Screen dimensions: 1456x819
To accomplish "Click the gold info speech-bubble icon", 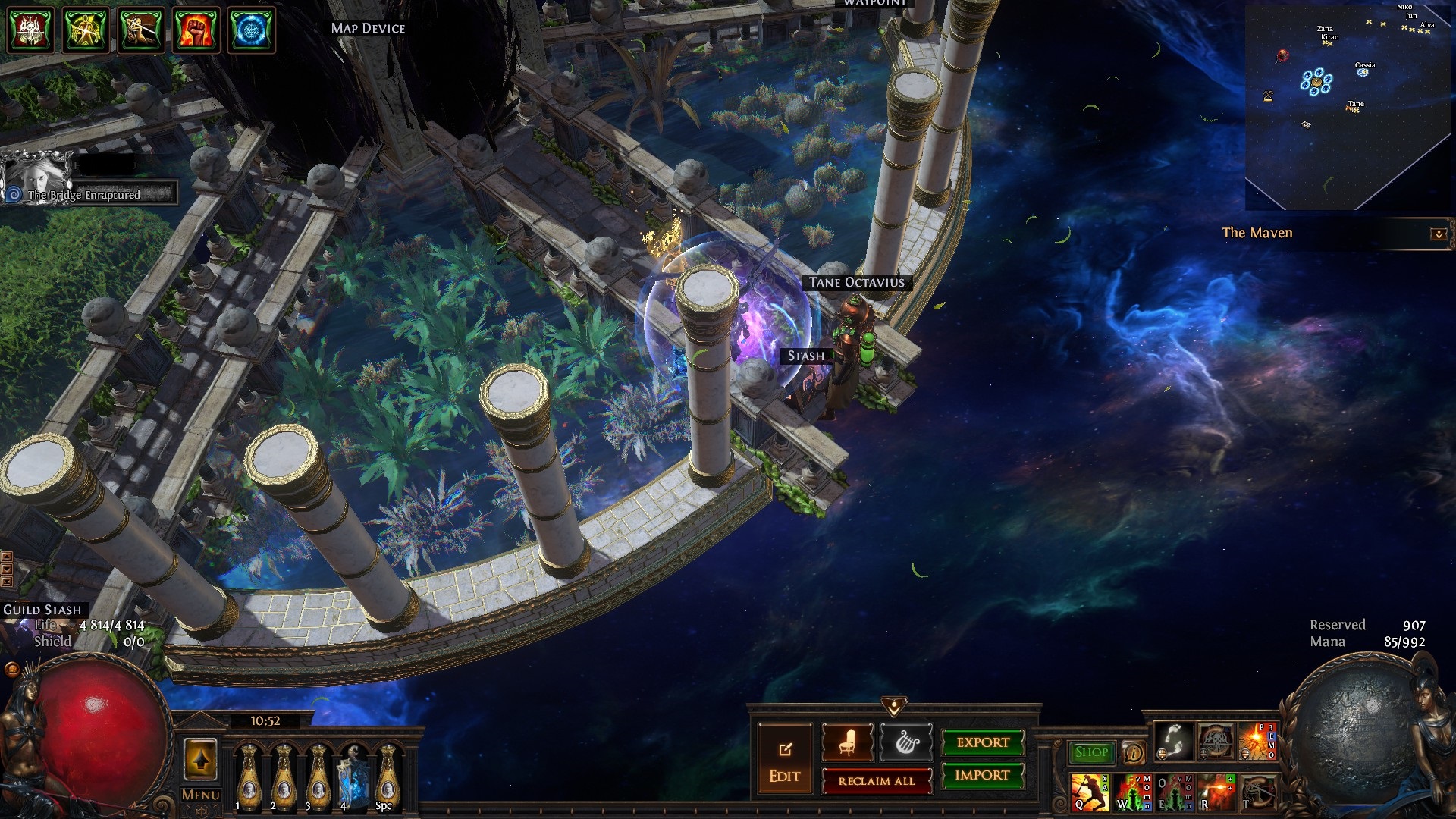I will (1134, 753).
